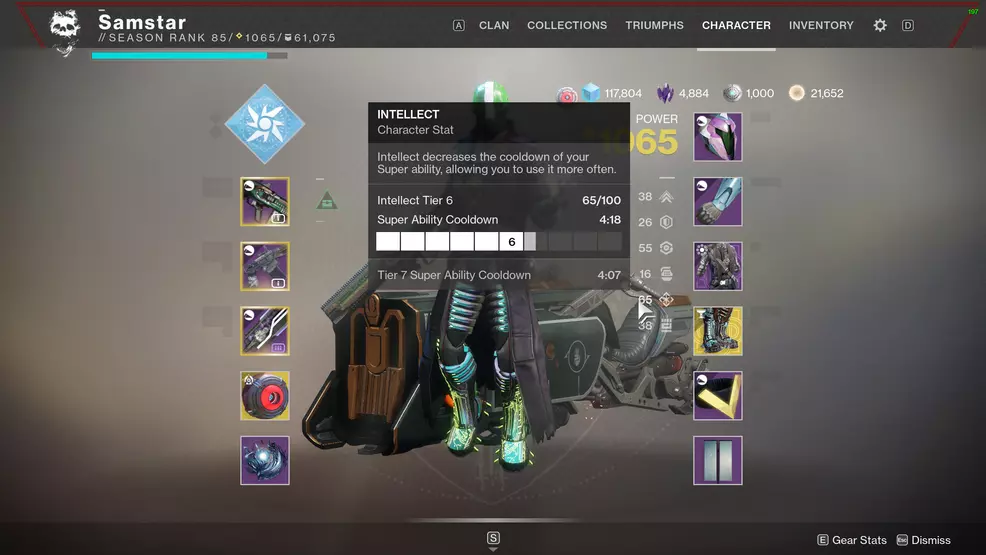Open the blue orb artifact slot
Screen dimensions: 986x555
click(265, 461)
